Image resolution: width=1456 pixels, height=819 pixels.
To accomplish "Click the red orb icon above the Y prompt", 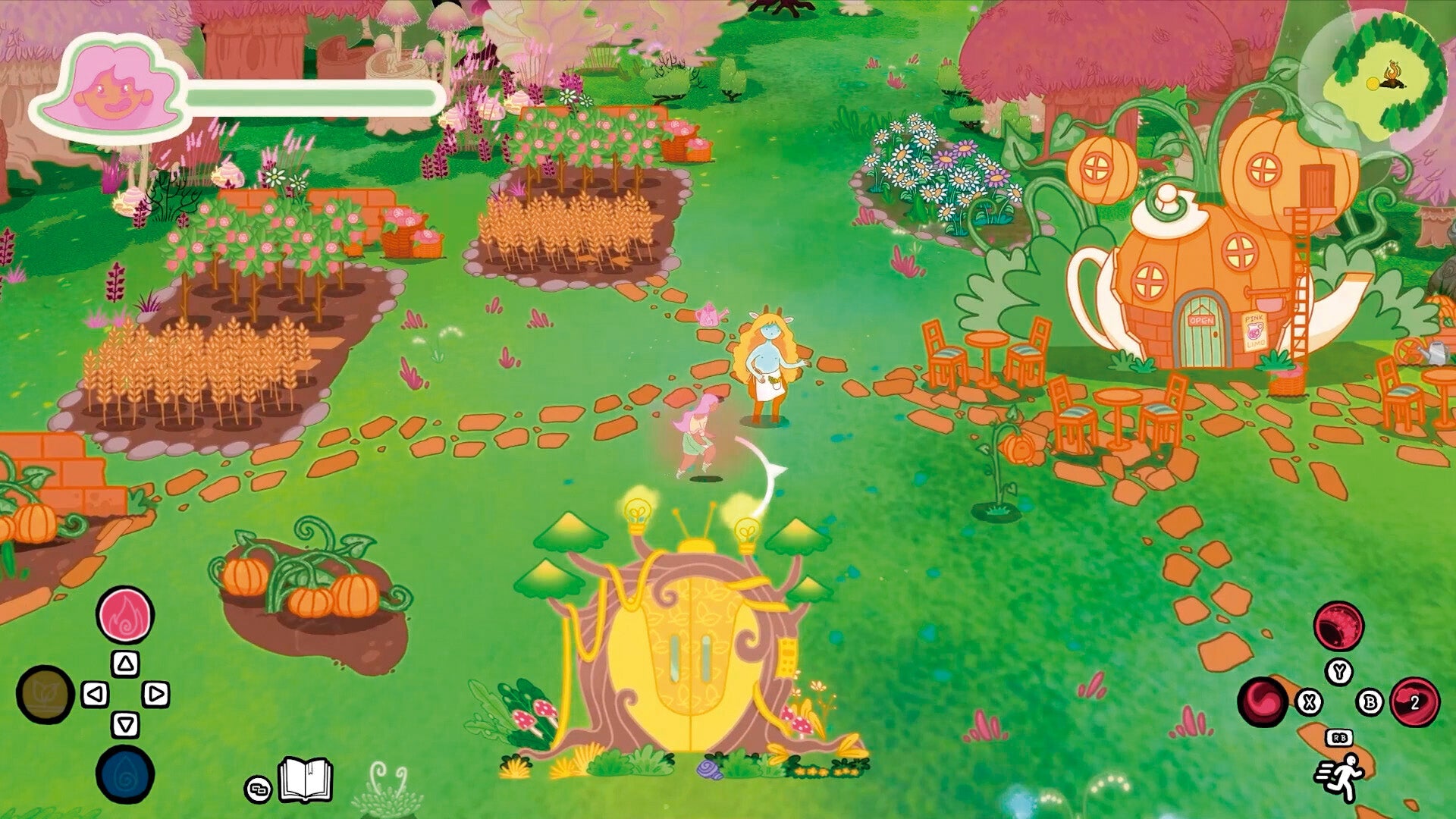I will pyautogui.click(x=1339, y=626).
